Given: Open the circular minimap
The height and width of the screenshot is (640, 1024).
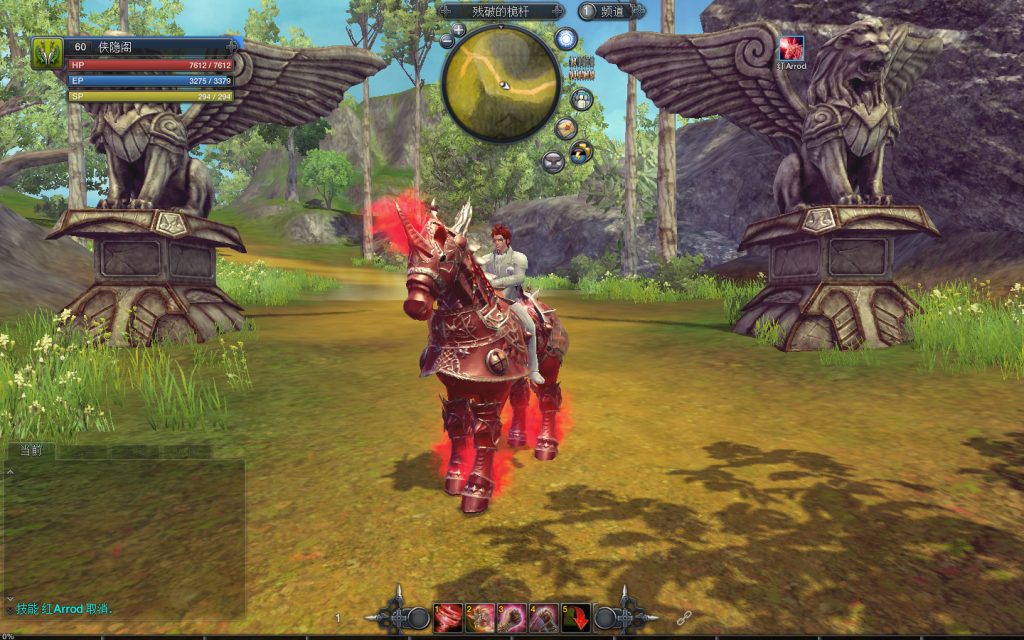Looking at the screenshot, I should pos(501,83).
